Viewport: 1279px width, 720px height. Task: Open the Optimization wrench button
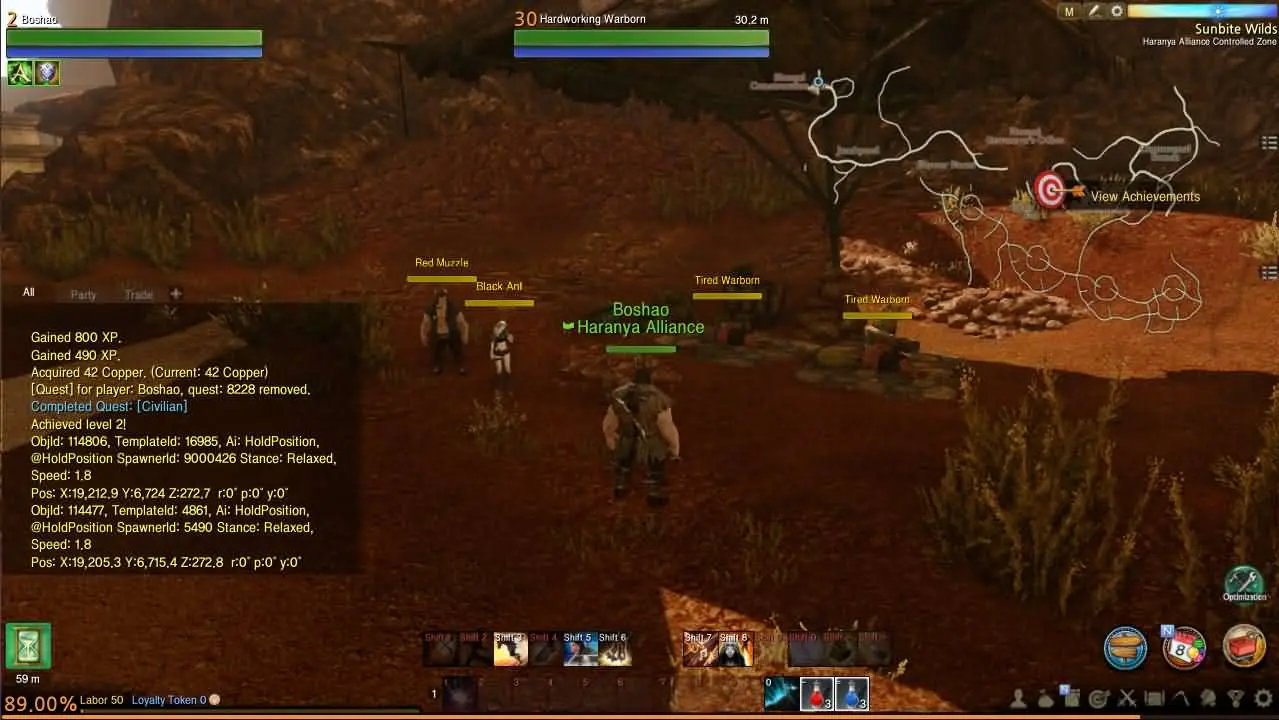point(1244,583)
